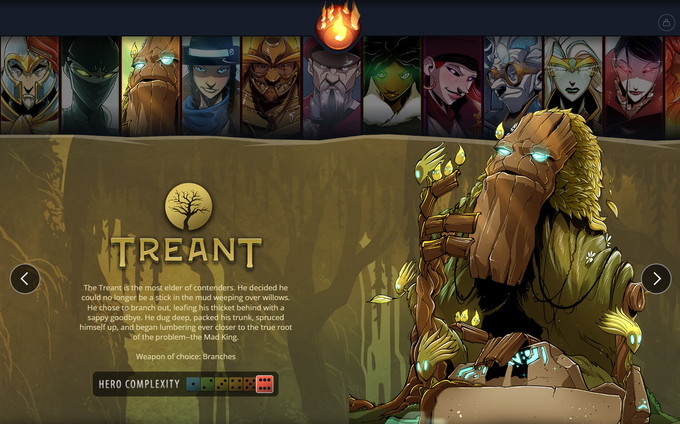680x424 pixels.
Task: Click the flaming logo at the top
Action: [x=340, y=24]
